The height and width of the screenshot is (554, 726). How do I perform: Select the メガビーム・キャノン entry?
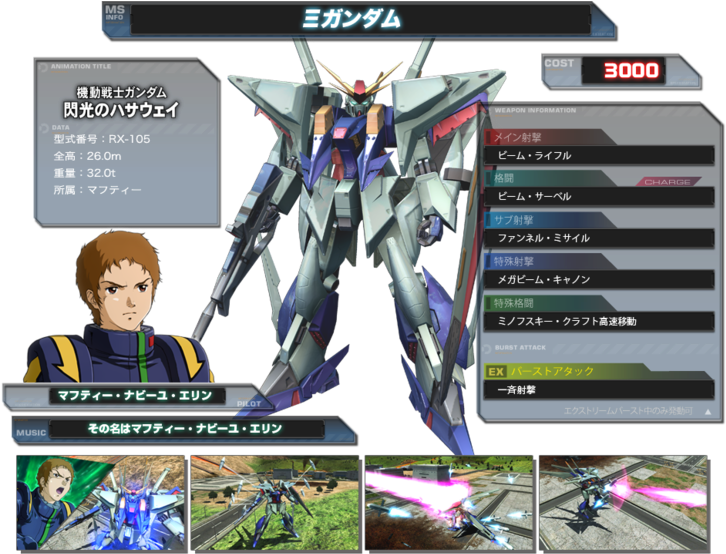click(598, 279)
